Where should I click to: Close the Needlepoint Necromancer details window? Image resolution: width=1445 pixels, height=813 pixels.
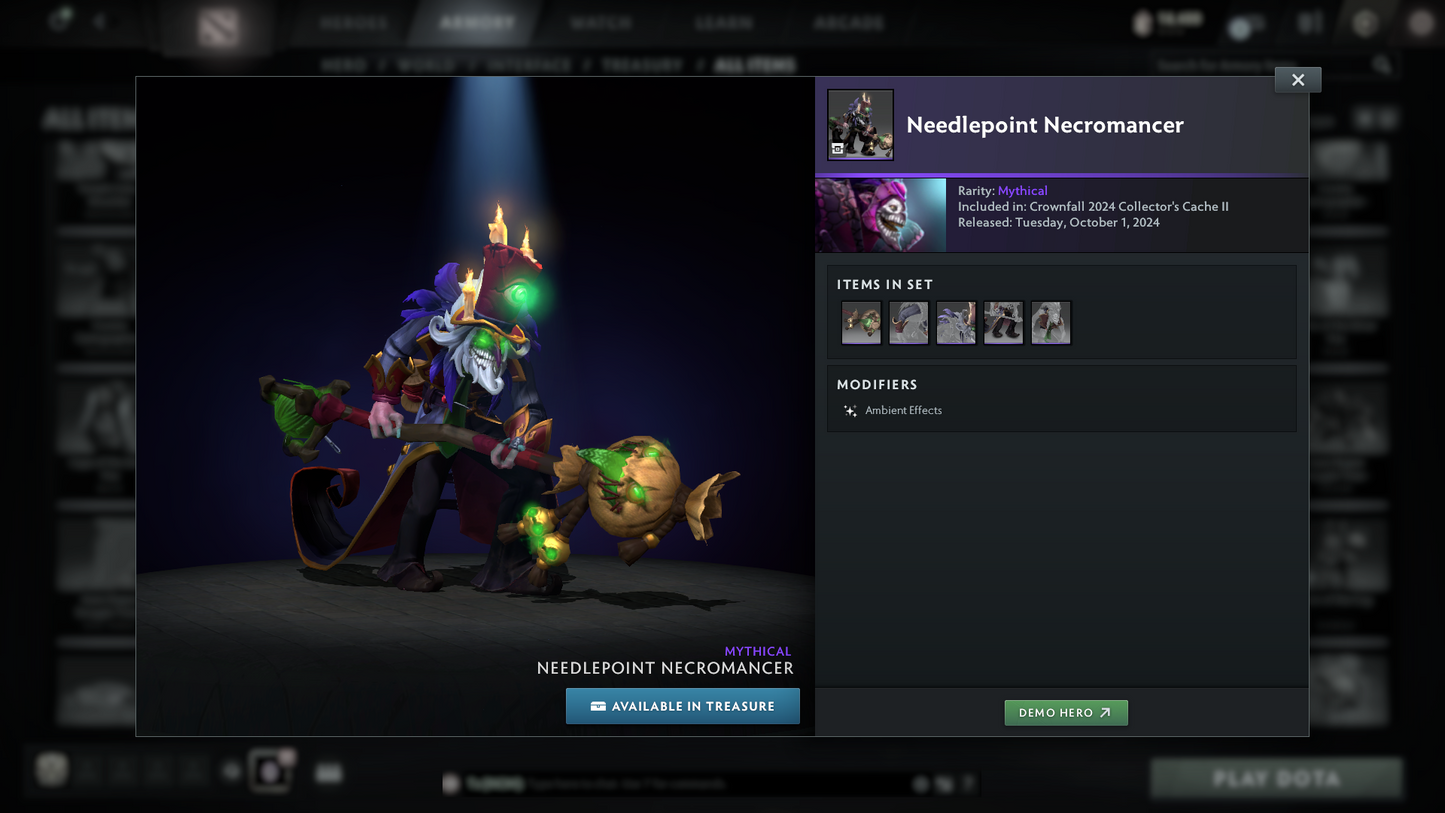(x=1297, y=79)
